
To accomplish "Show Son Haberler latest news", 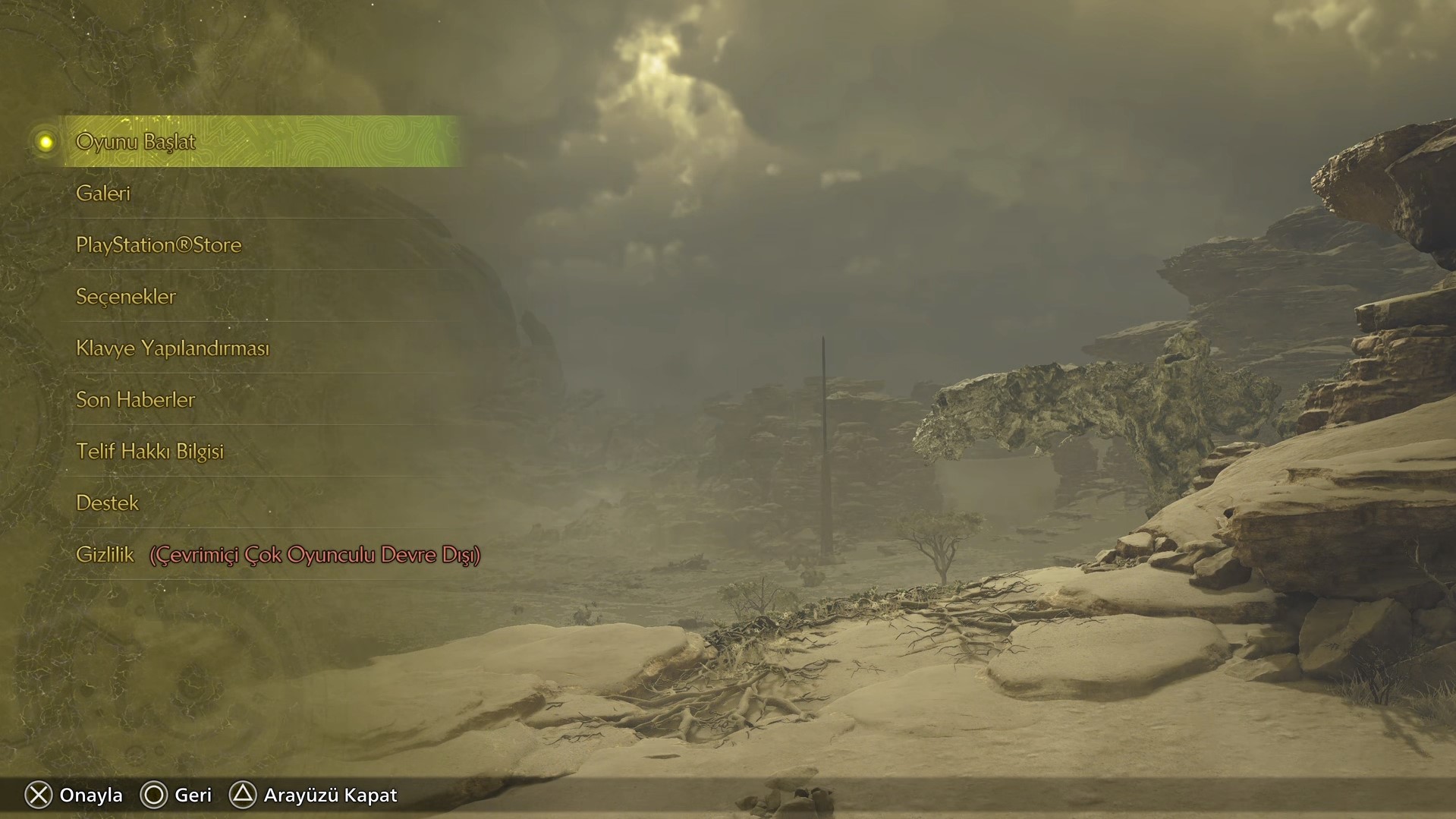I will (x=136, y=400).
